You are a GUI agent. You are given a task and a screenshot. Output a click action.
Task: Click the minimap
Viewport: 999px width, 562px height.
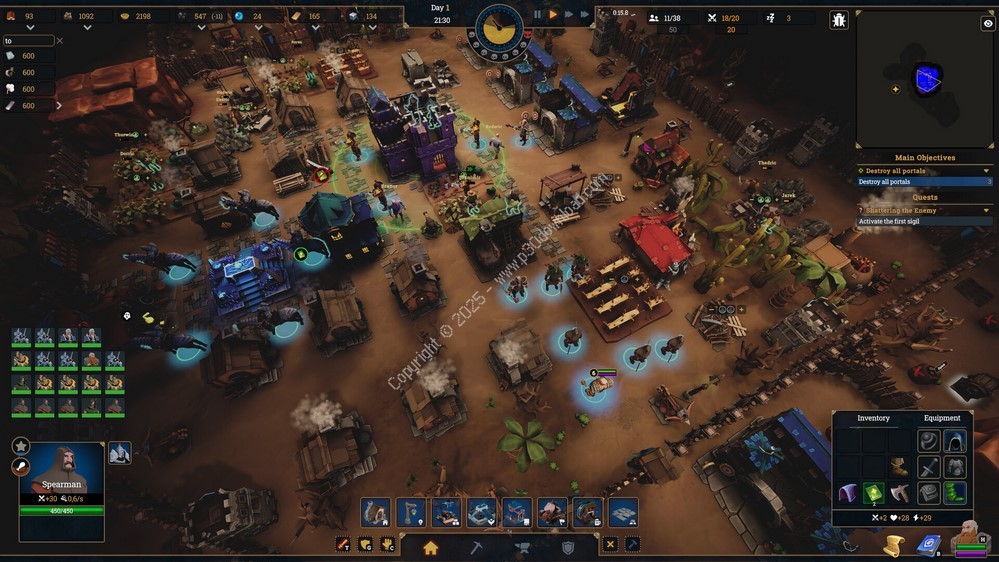tap(926, 79)
